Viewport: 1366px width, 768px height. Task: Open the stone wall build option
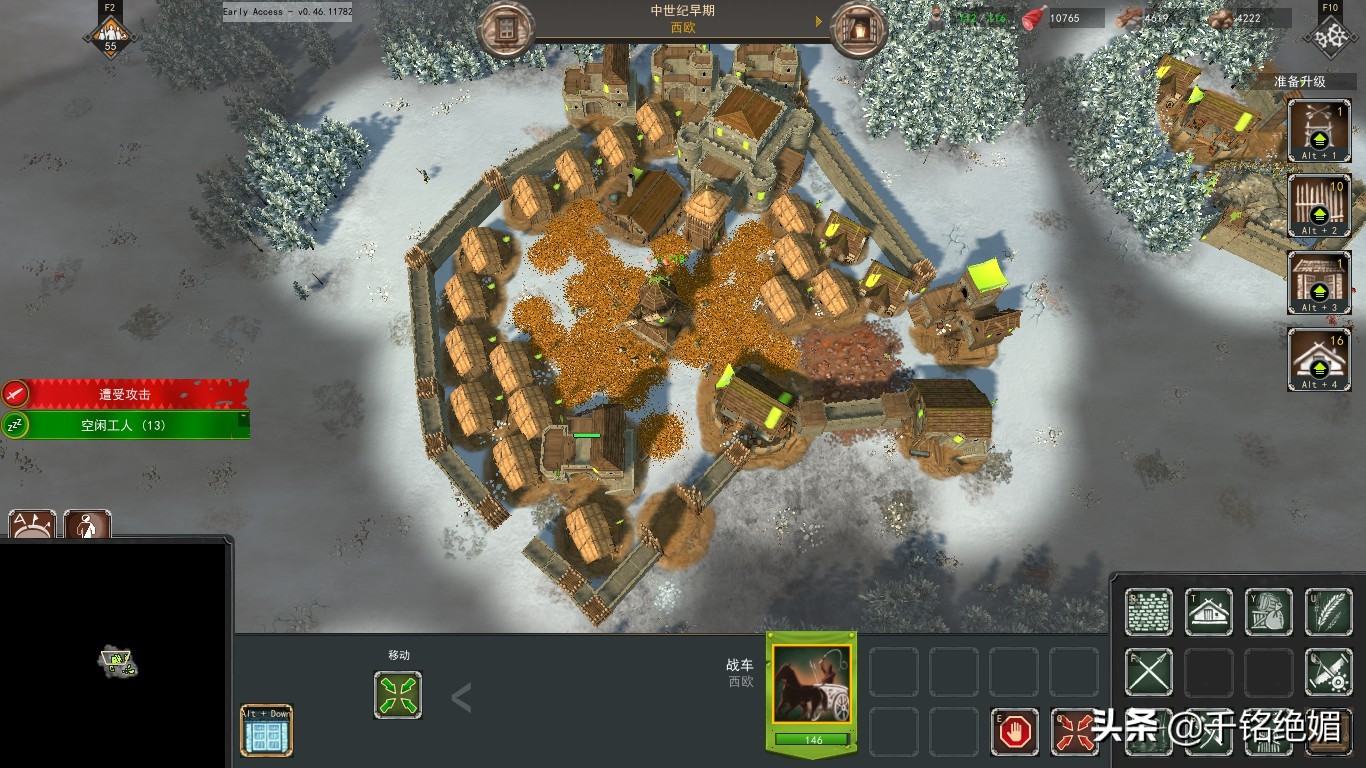(1148, 612)
